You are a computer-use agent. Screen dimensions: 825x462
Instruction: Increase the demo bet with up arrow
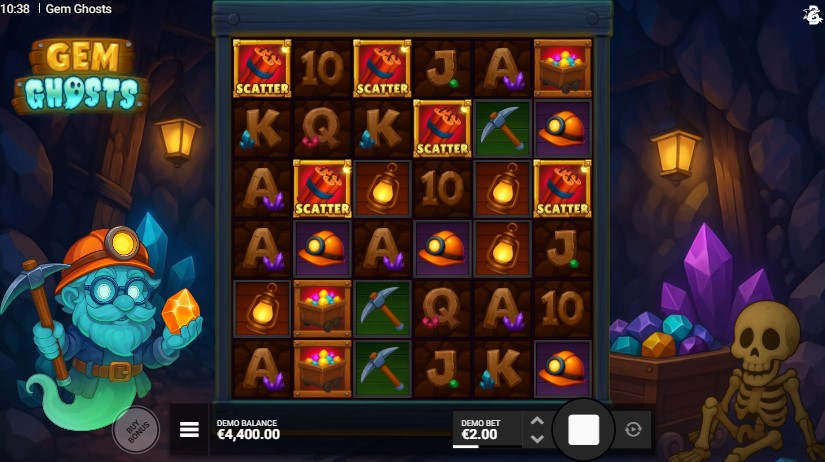[x=537, y=422]
